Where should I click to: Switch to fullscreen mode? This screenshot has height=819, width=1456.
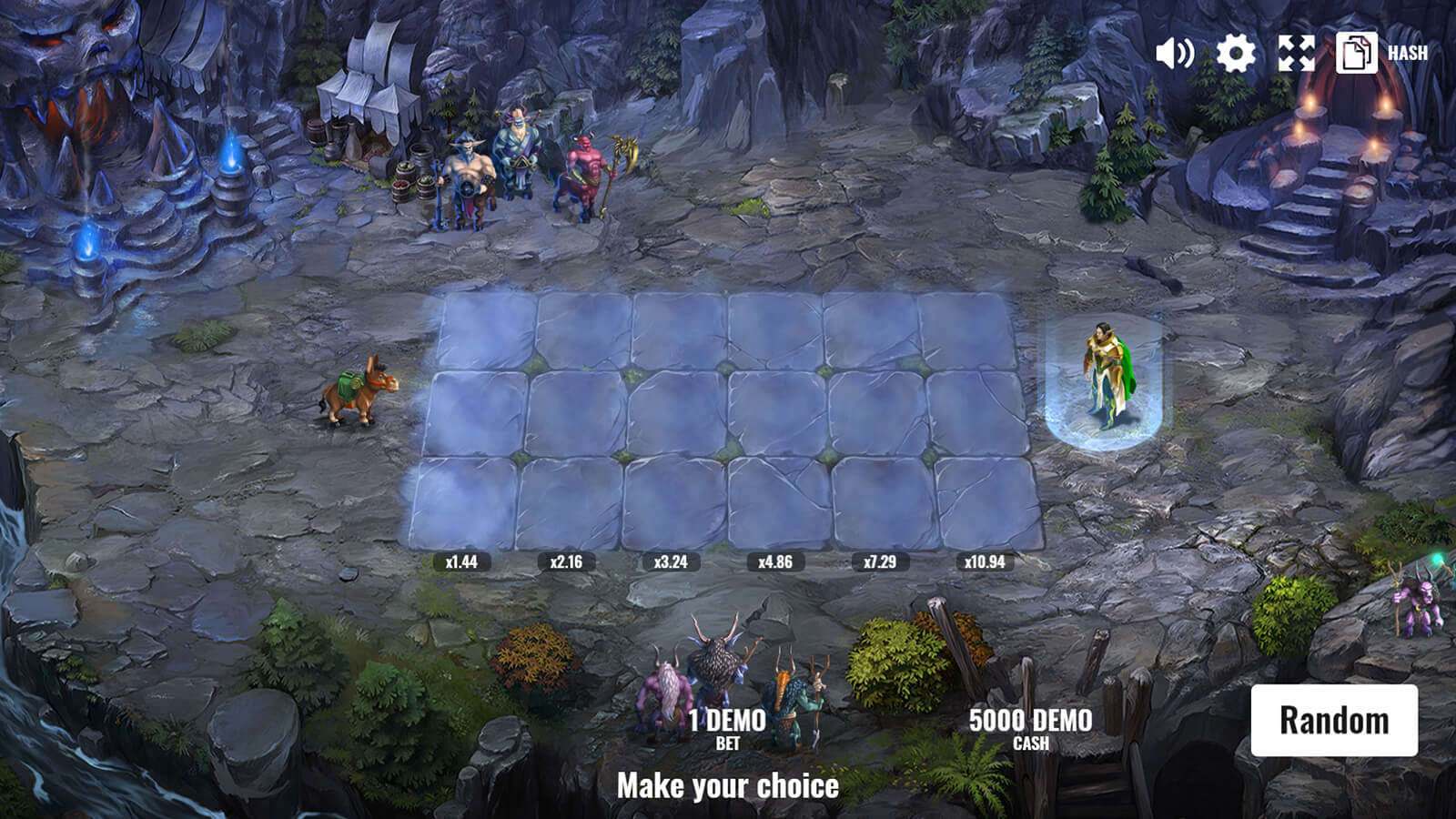[x=1296, y=53]
